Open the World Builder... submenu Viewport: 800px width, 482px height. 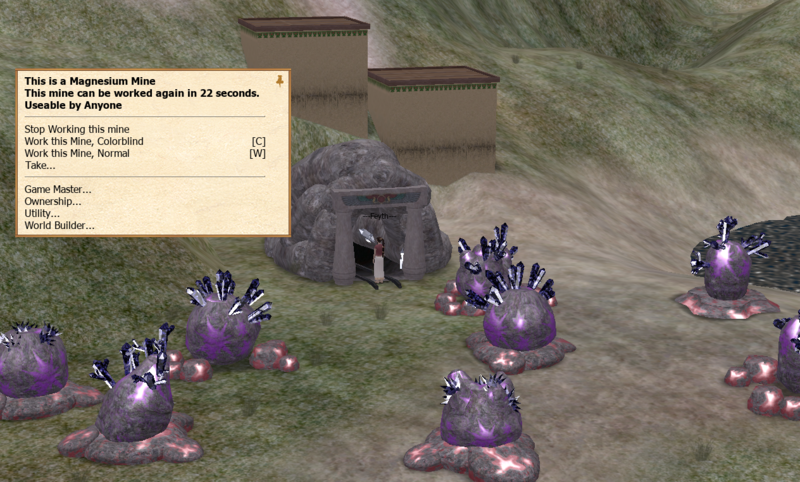[59, 226]
